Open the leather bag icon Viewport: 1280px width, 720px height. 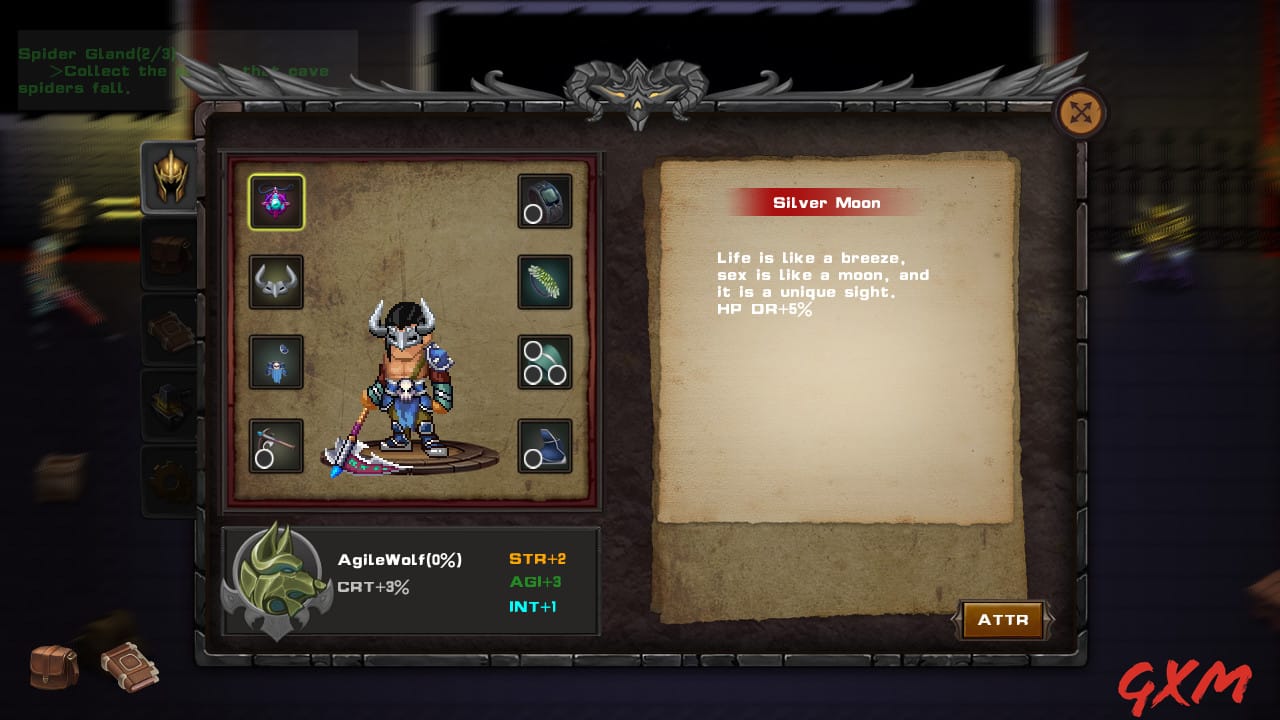point(54,666)
